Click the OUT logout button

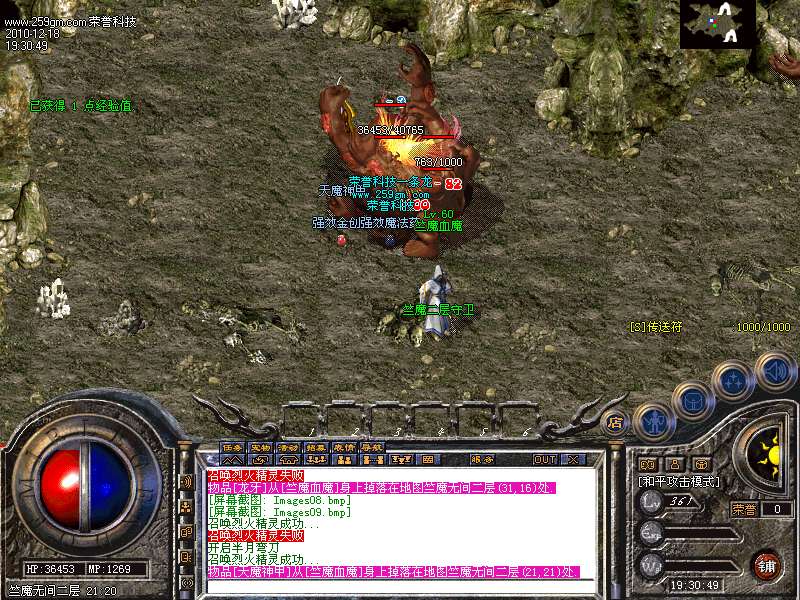point(544,460)
